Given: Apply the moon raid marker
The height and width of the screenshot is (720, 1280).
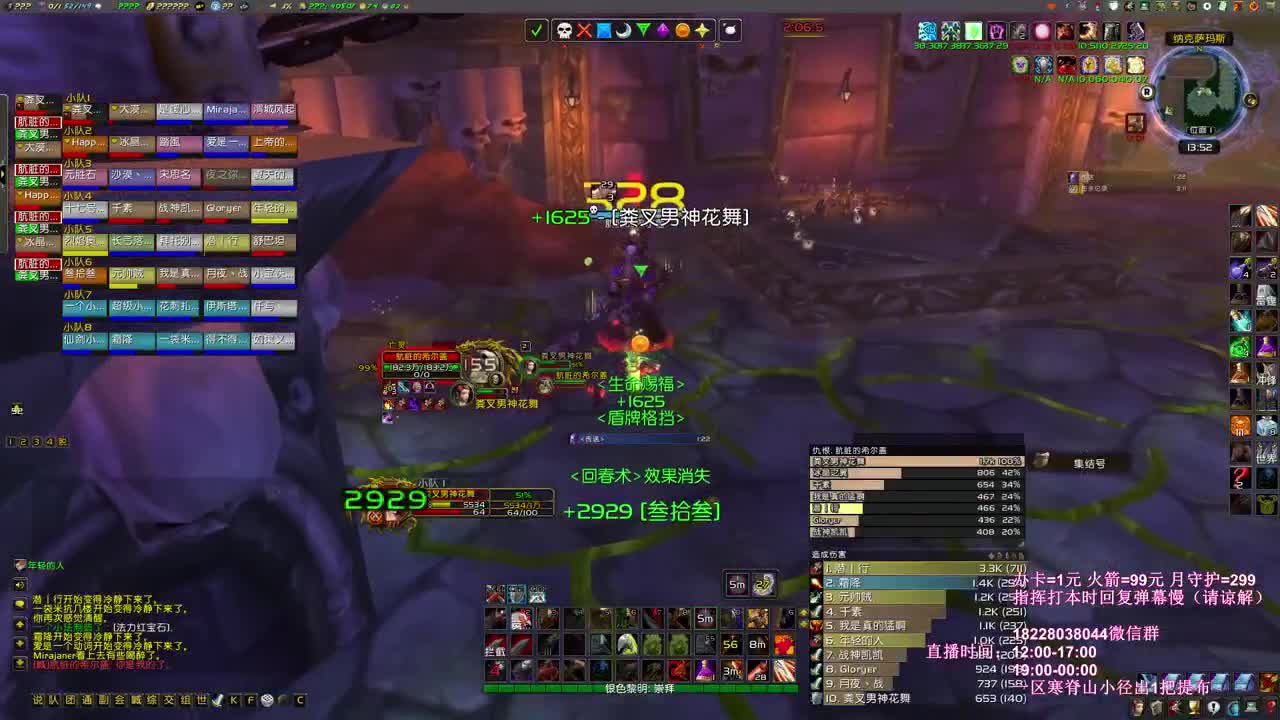Looking at the screenshot, I should (623, 31).
